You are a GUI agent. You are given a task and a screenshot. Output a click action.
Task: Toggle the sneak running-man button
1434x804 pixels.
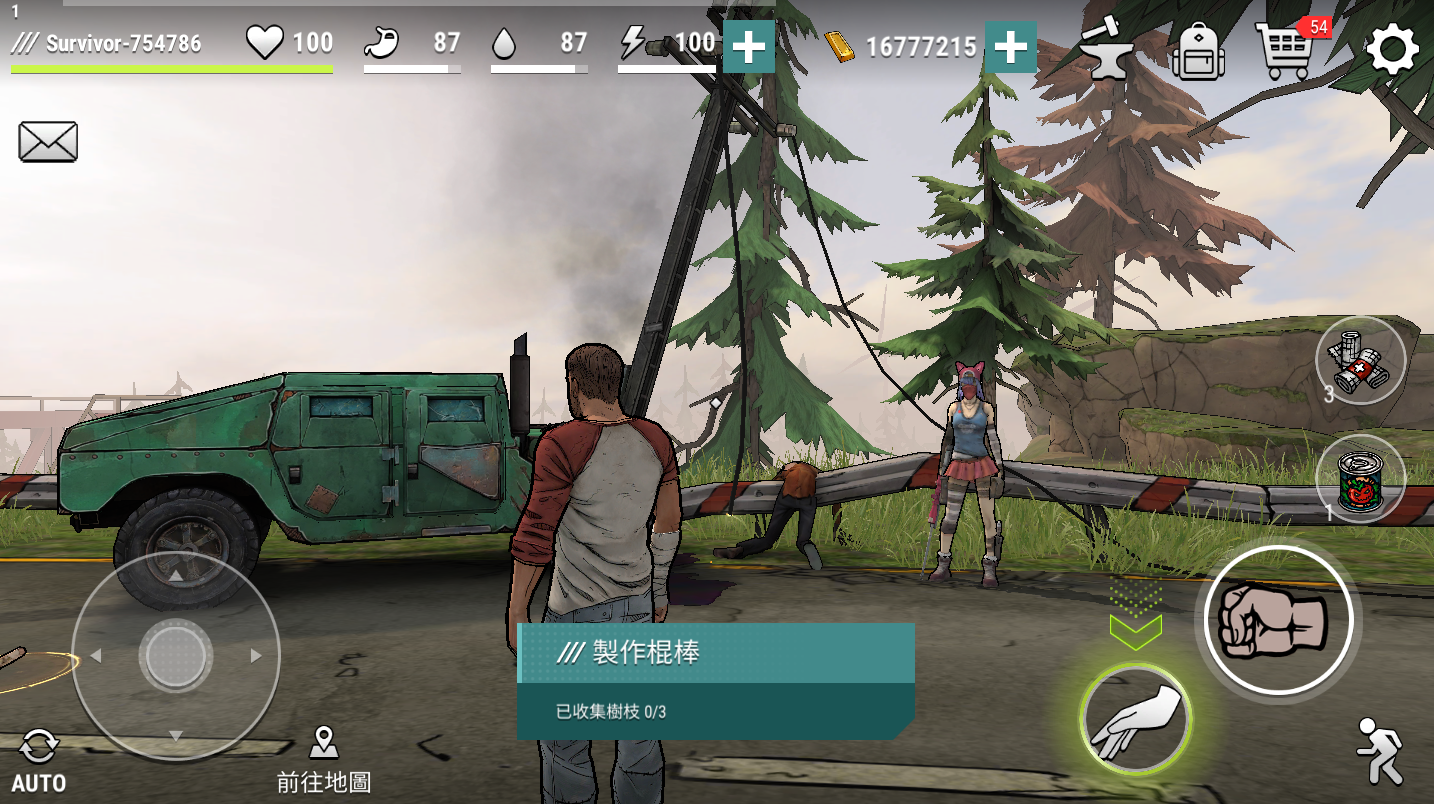(1380, 751)
